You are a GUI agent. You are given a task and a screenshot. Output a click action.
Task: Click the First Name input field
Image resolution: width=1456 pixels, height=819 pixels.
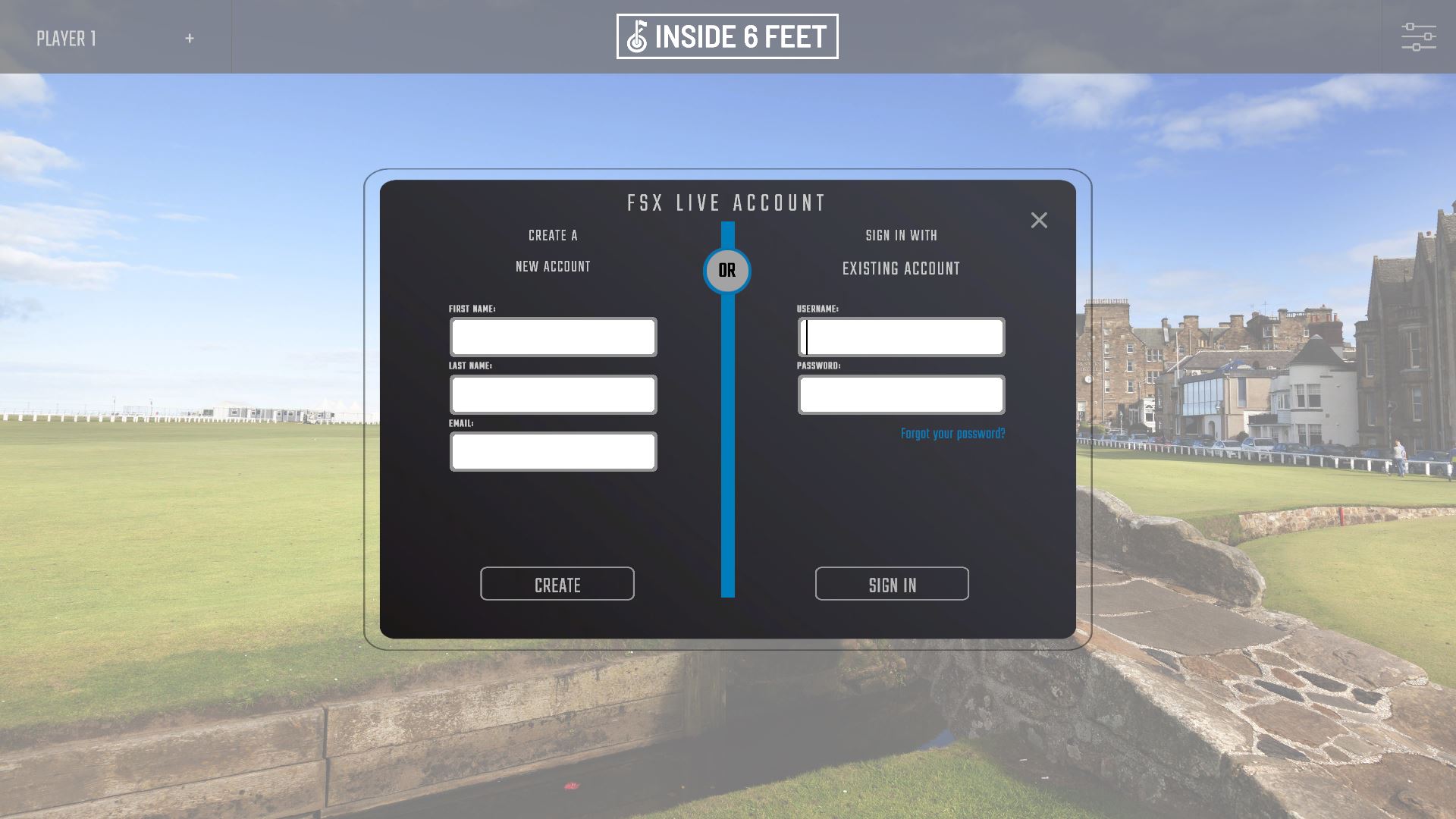point(553,337)
